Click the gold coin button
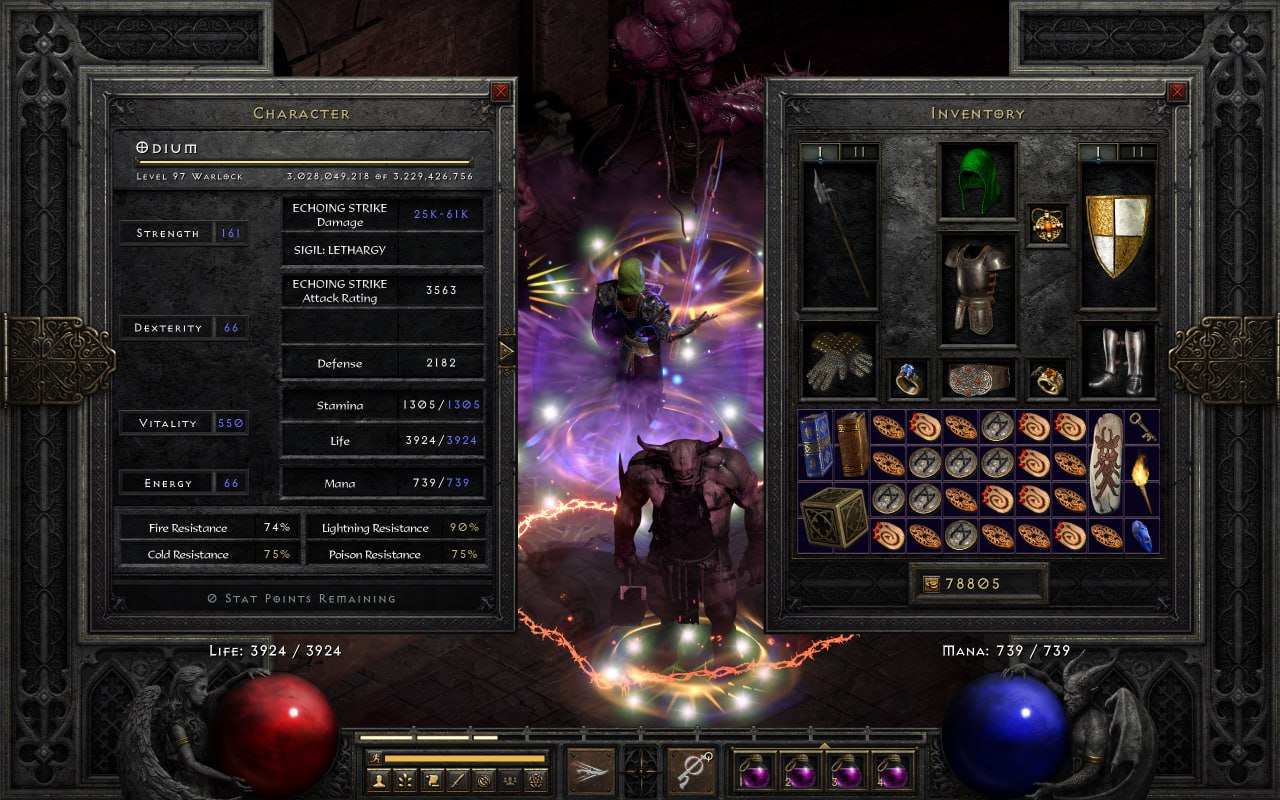This screenshot has width=1280, height=800. [931, 584]
